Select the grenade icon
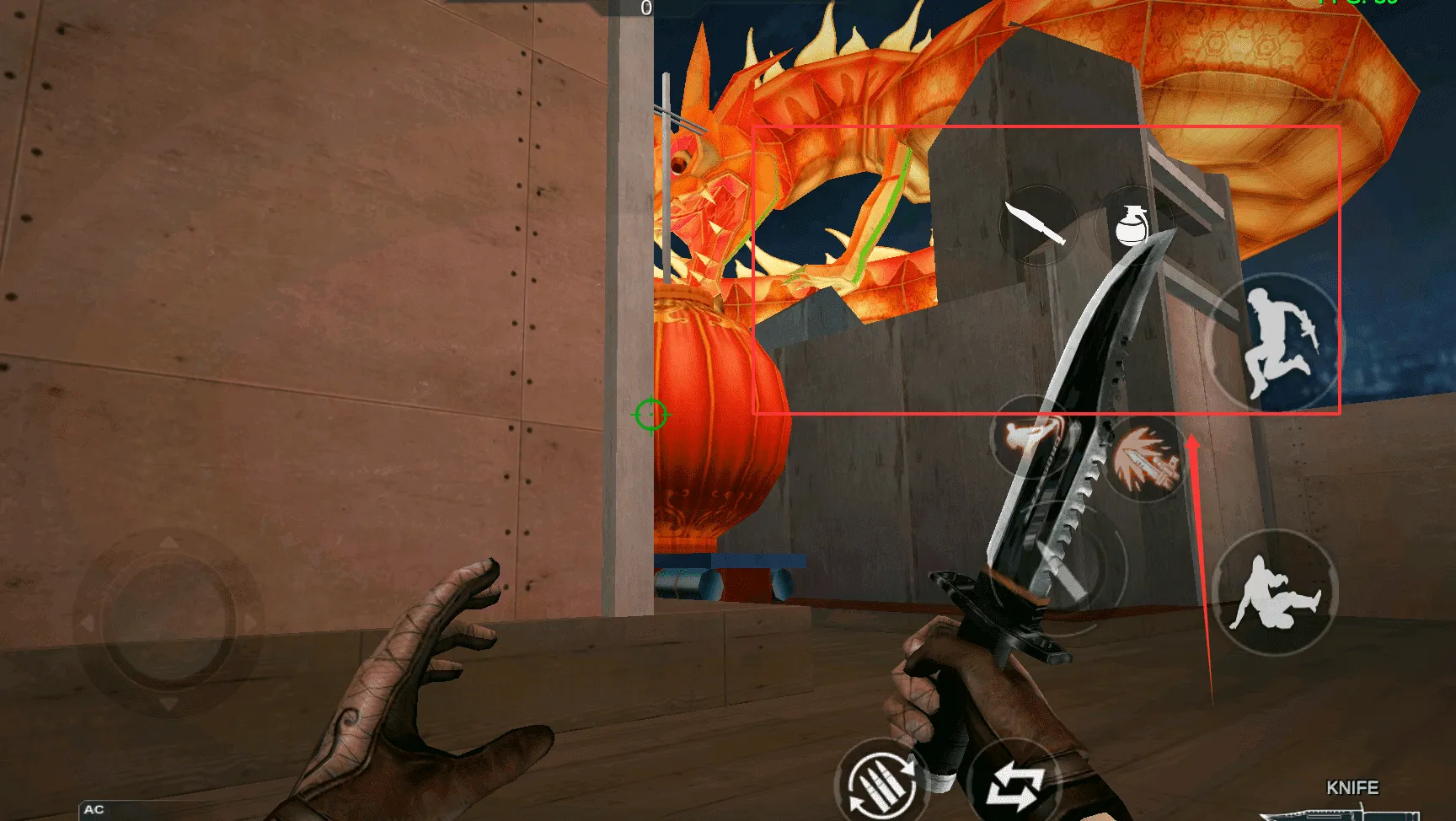Screen dimensions: 1456x821 click(x=1132, y=225)
